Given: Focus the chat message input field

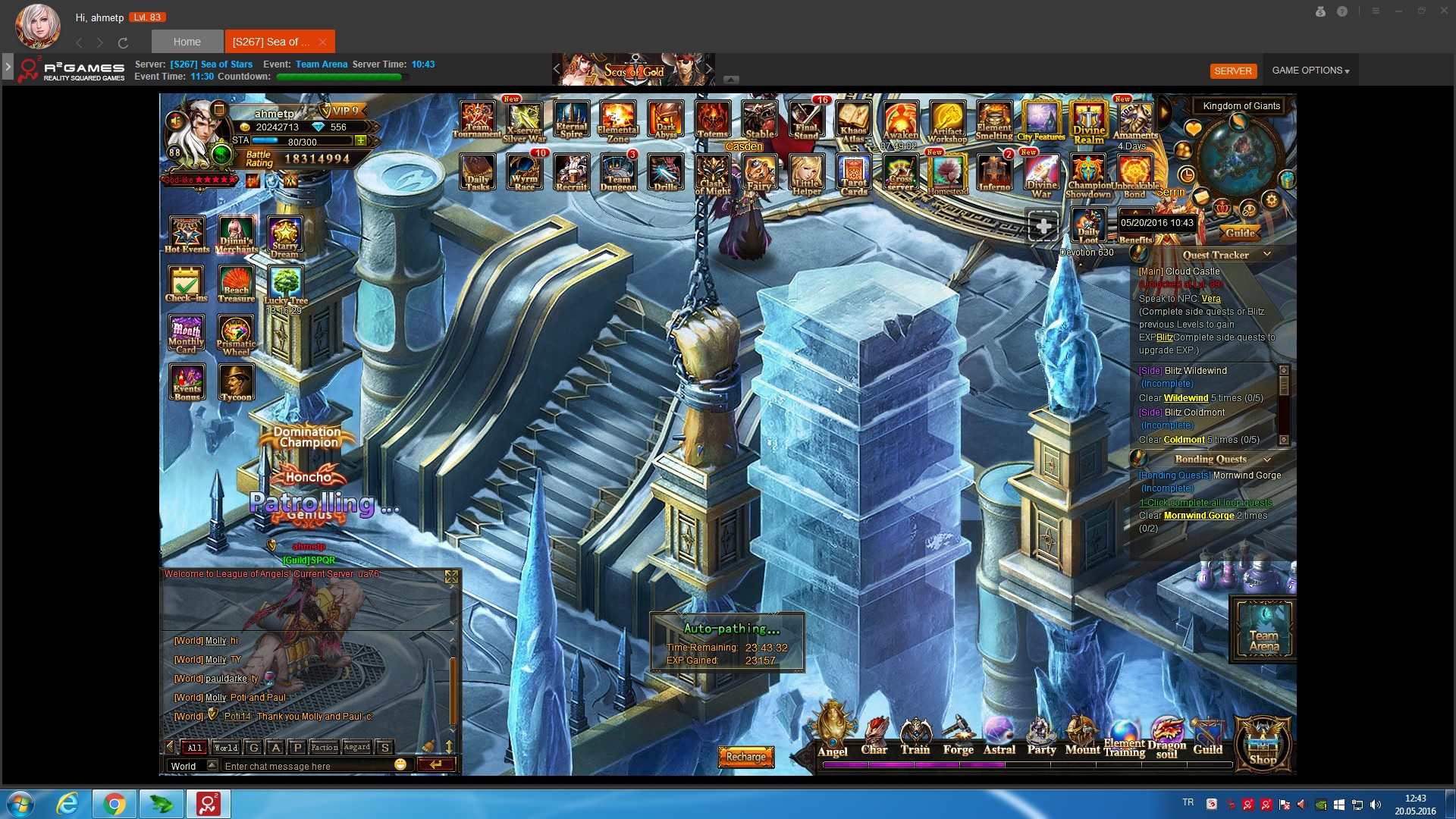Looking at the screenshot, I should click(307, 766).
